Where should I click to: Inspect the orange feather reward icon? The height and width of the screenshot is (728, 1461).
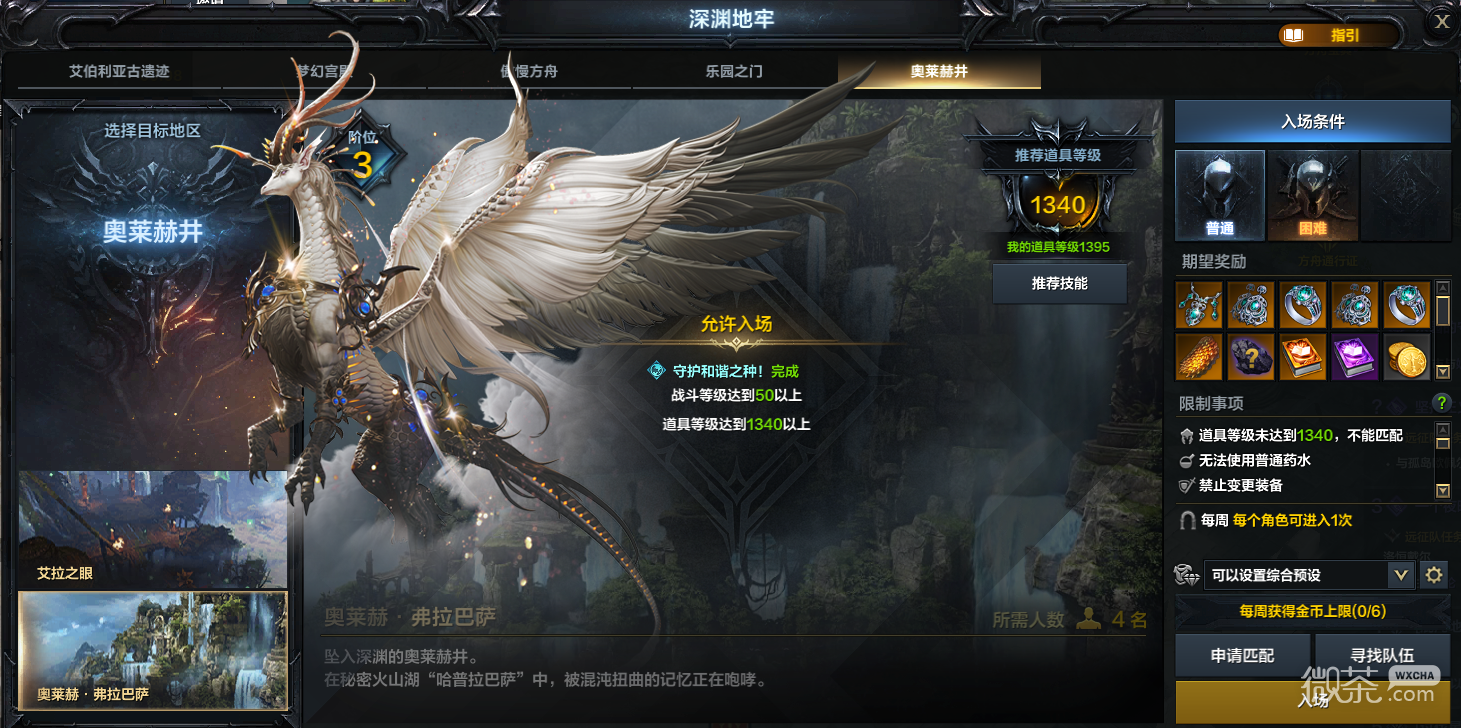1199,357
